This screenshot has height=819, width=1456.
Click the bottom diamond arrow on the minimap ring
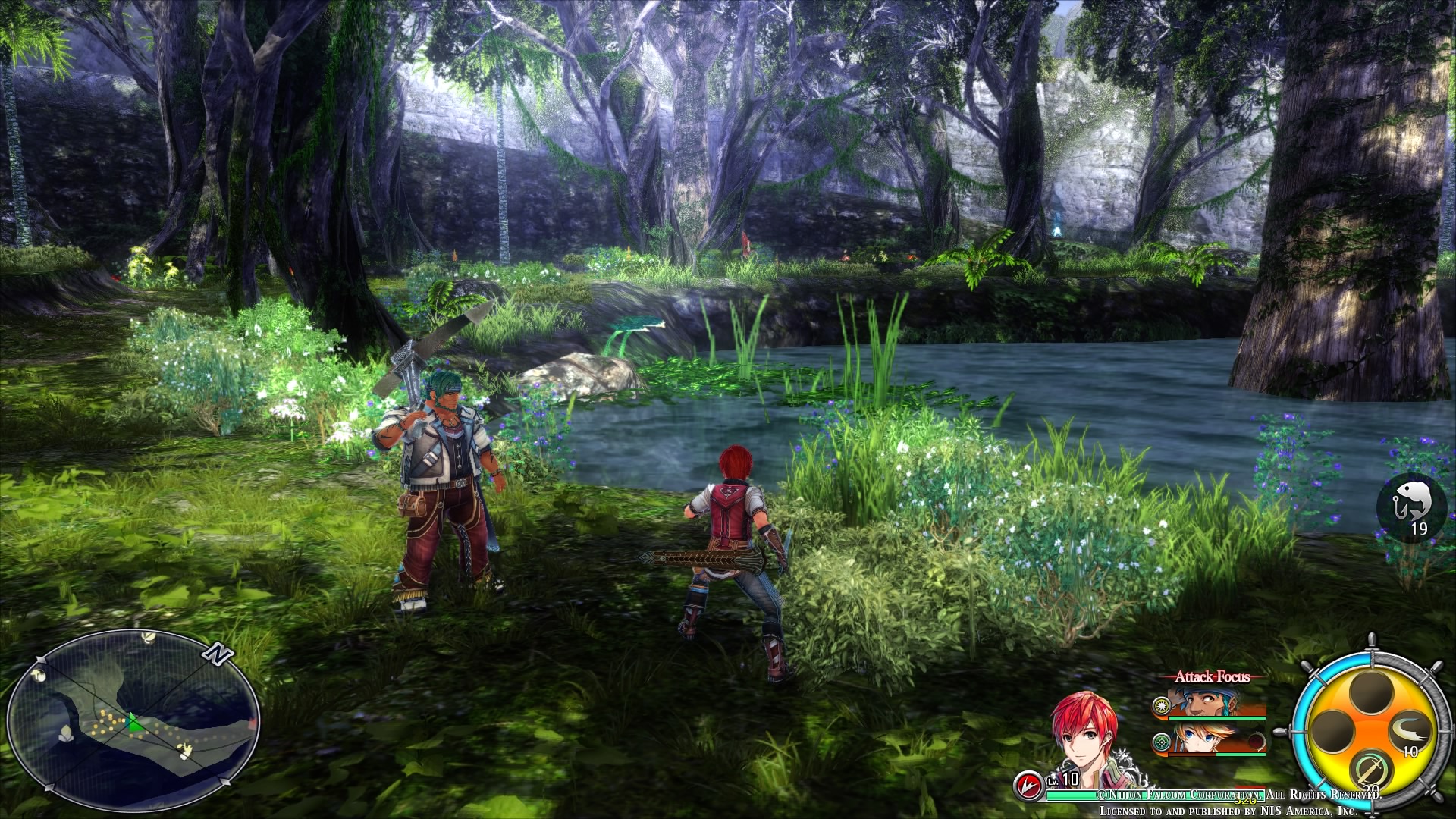point(49,787)
